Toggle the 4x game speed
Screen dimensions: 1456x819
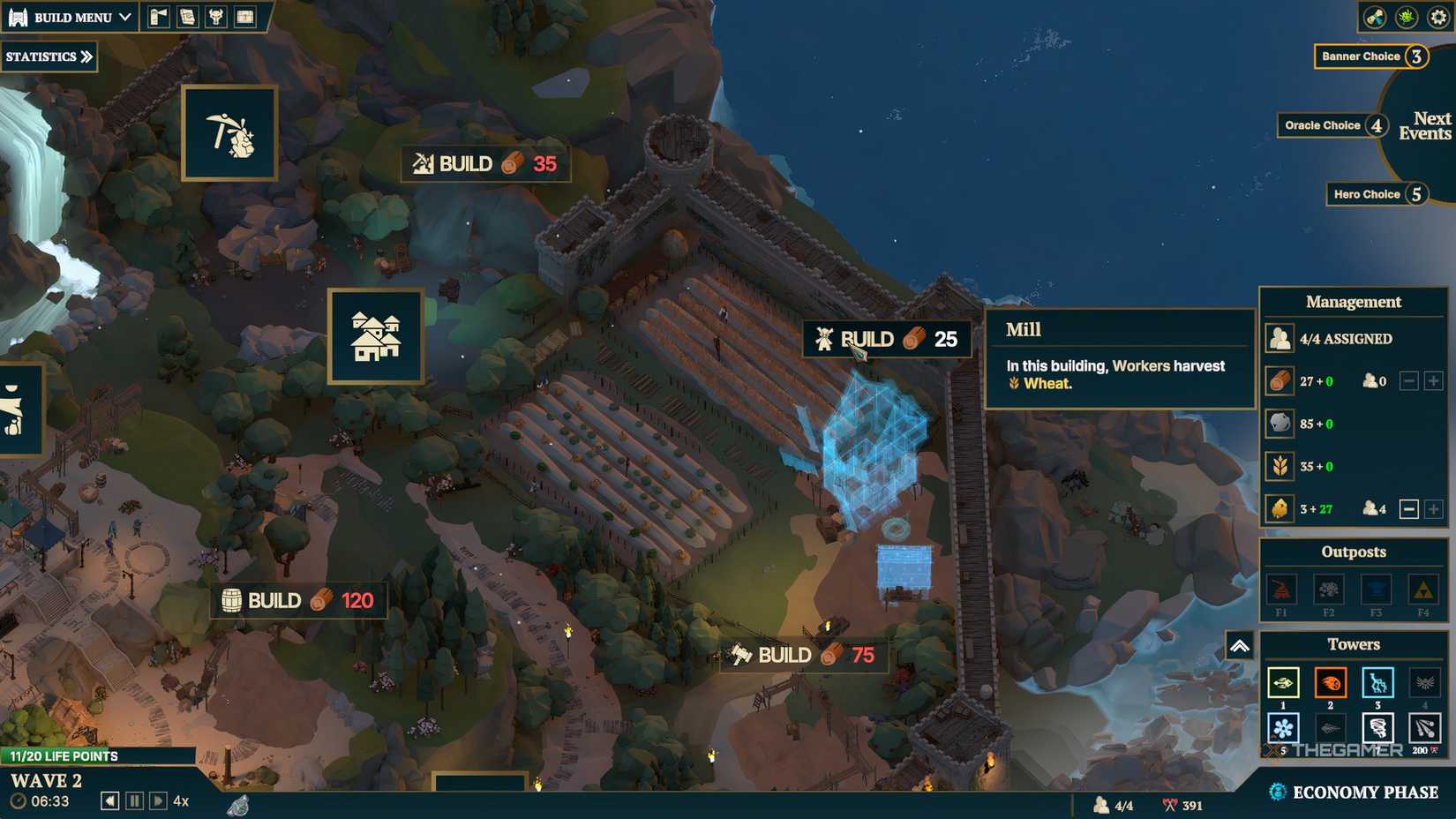(x=182, y=800)
